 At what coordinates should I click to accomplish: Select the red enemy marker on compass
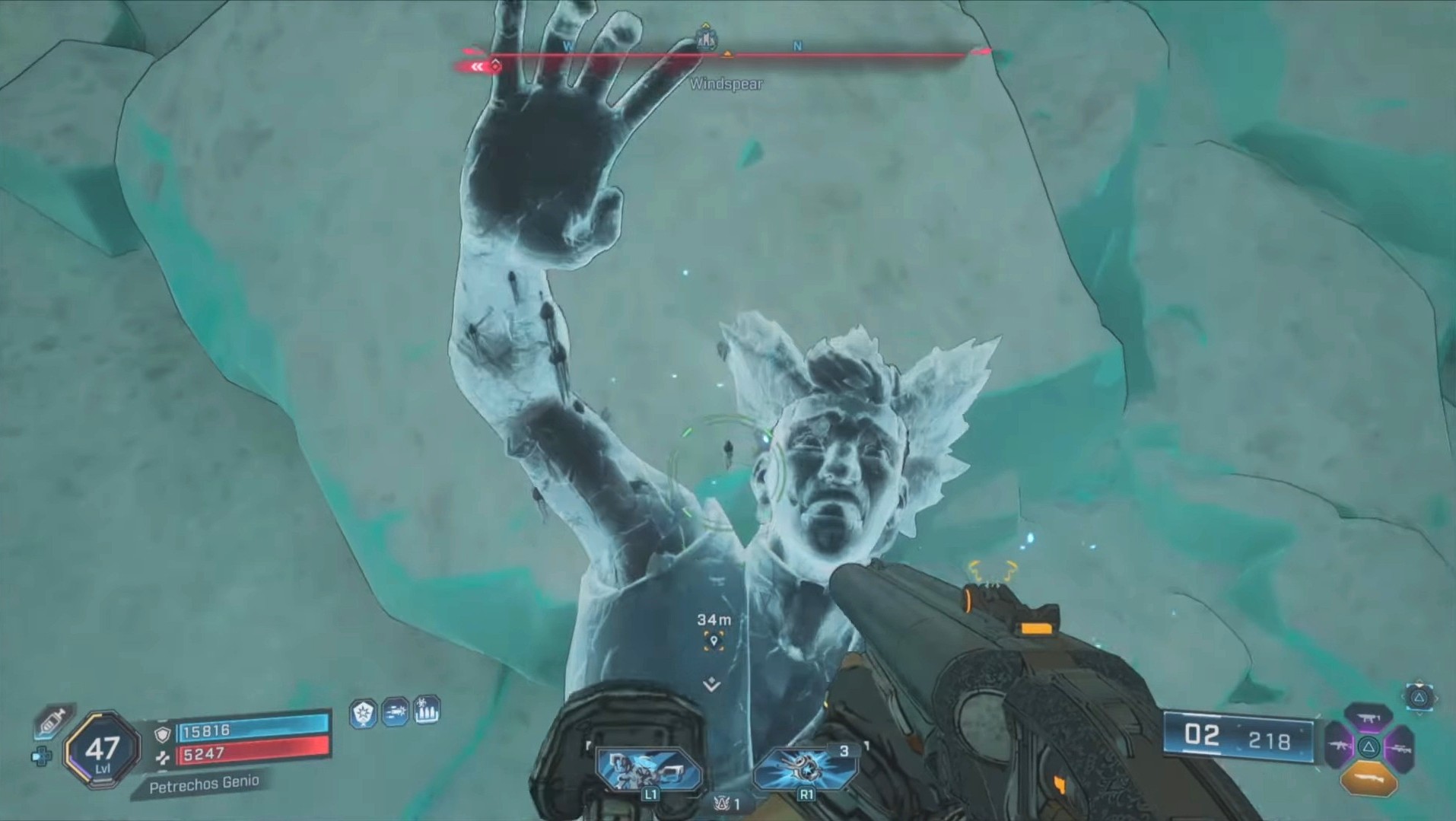point(495,65)
